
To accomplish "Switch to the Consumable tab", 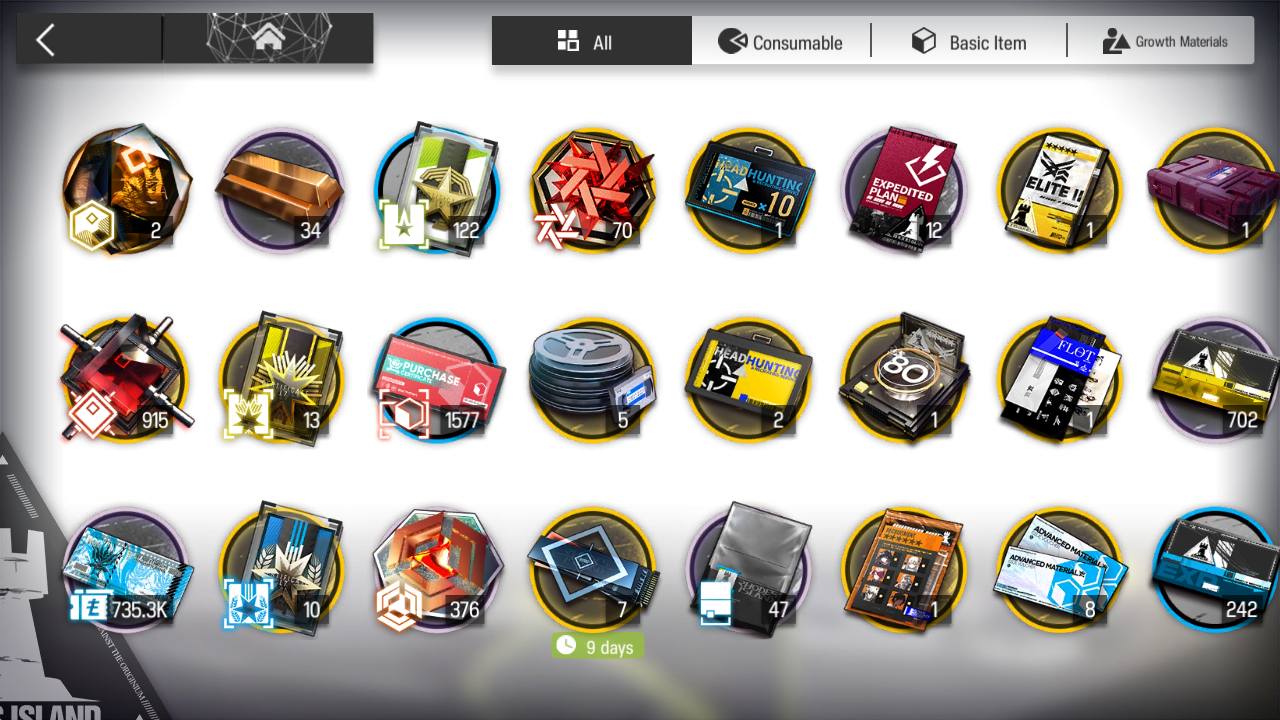I will click(x=781, y=41).
